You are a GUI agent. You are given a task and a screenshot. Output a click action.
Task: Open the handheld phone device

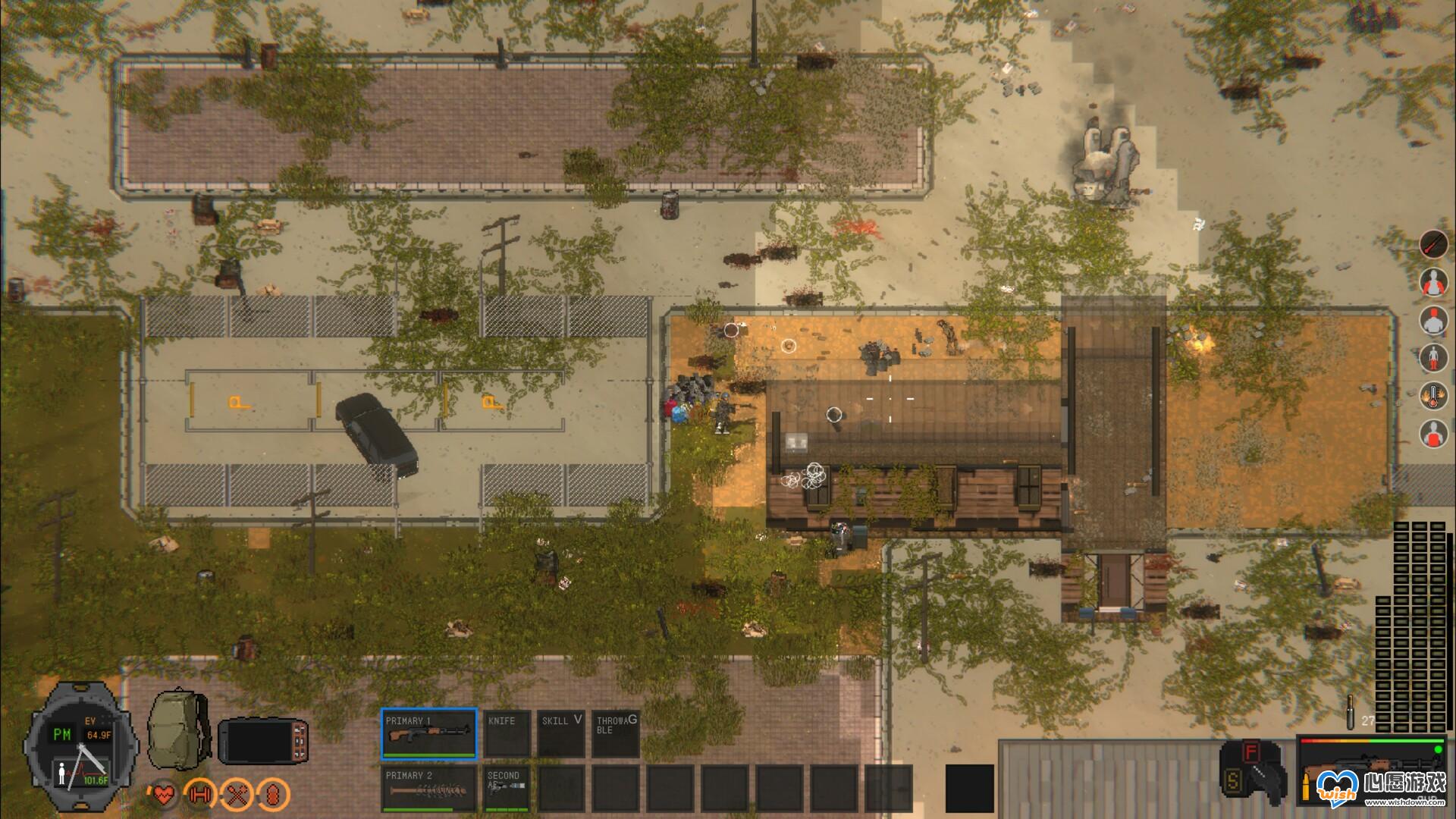pyautogui.click(x=263, y=741)
